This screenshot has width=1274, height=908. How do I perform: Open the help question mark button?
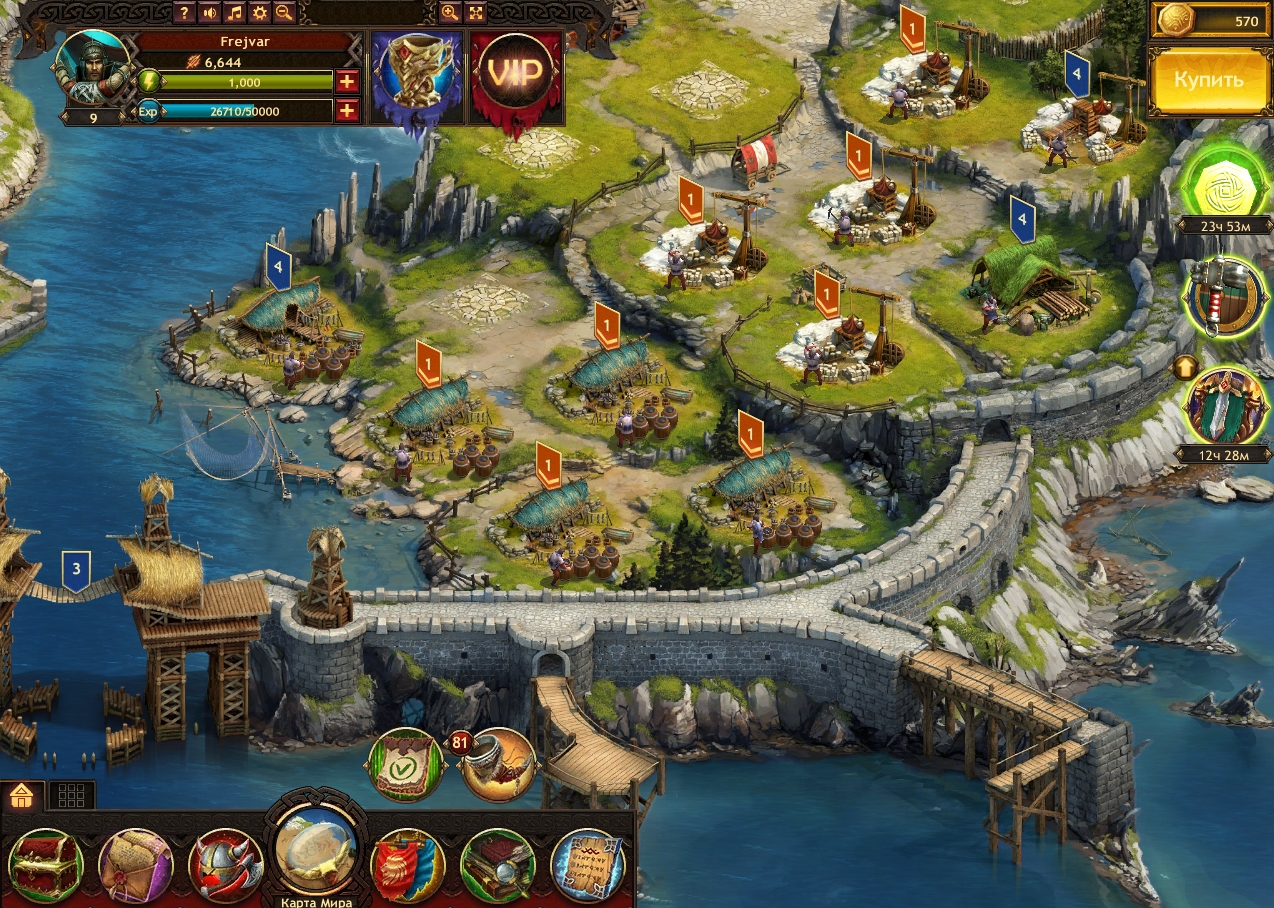click(x=184, y=12)
